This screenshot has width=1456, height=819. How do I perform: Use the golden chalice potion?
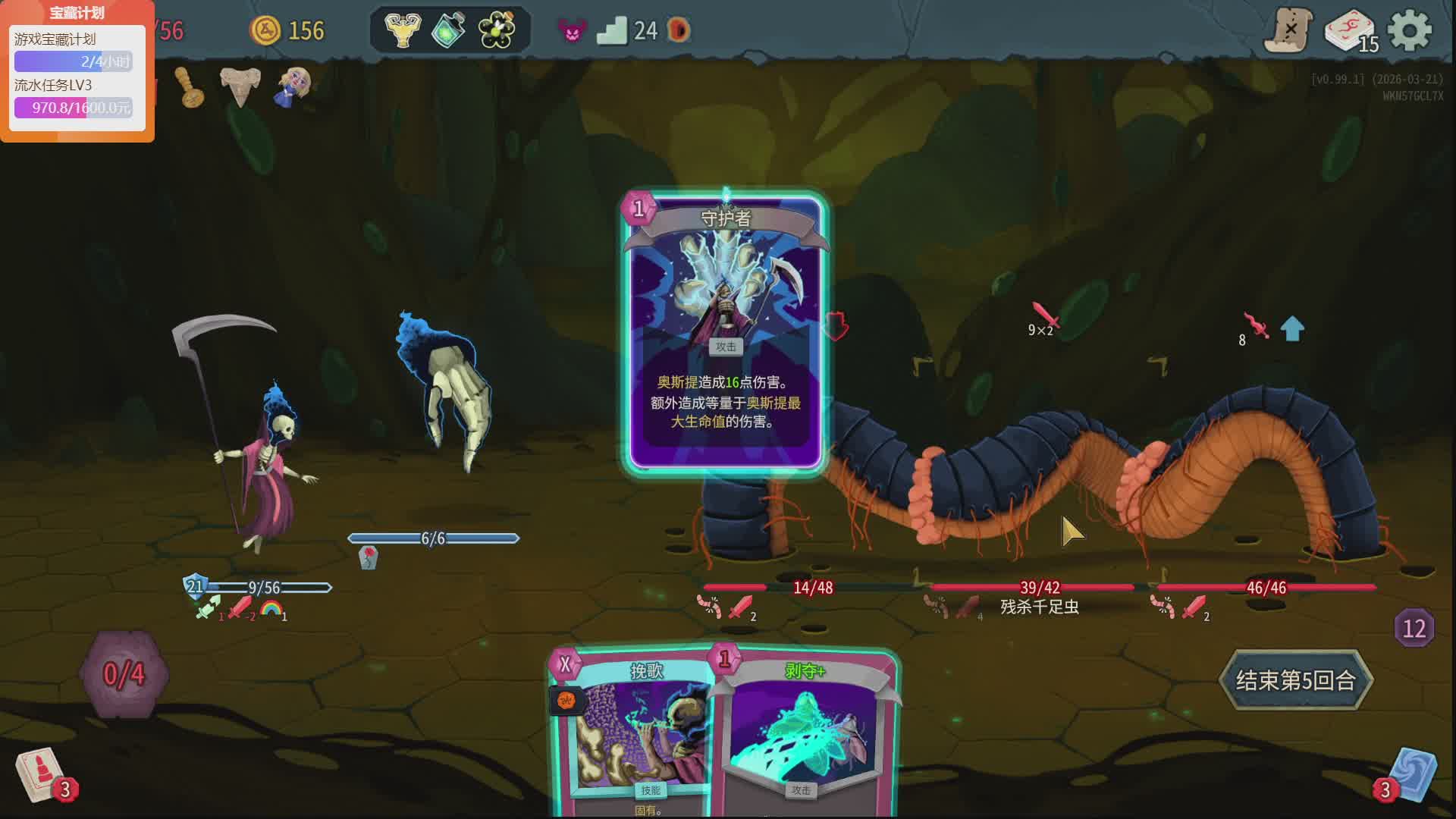403,30
